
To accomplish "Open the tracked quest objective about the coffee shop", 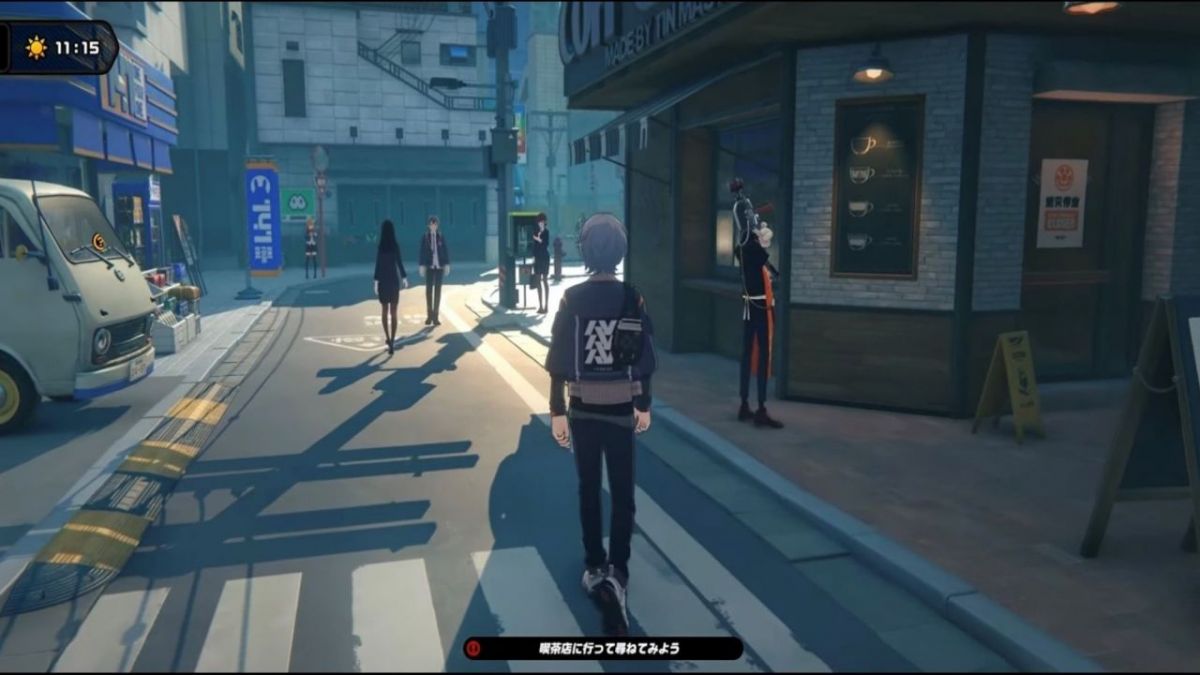I will (x=603, y=648).
